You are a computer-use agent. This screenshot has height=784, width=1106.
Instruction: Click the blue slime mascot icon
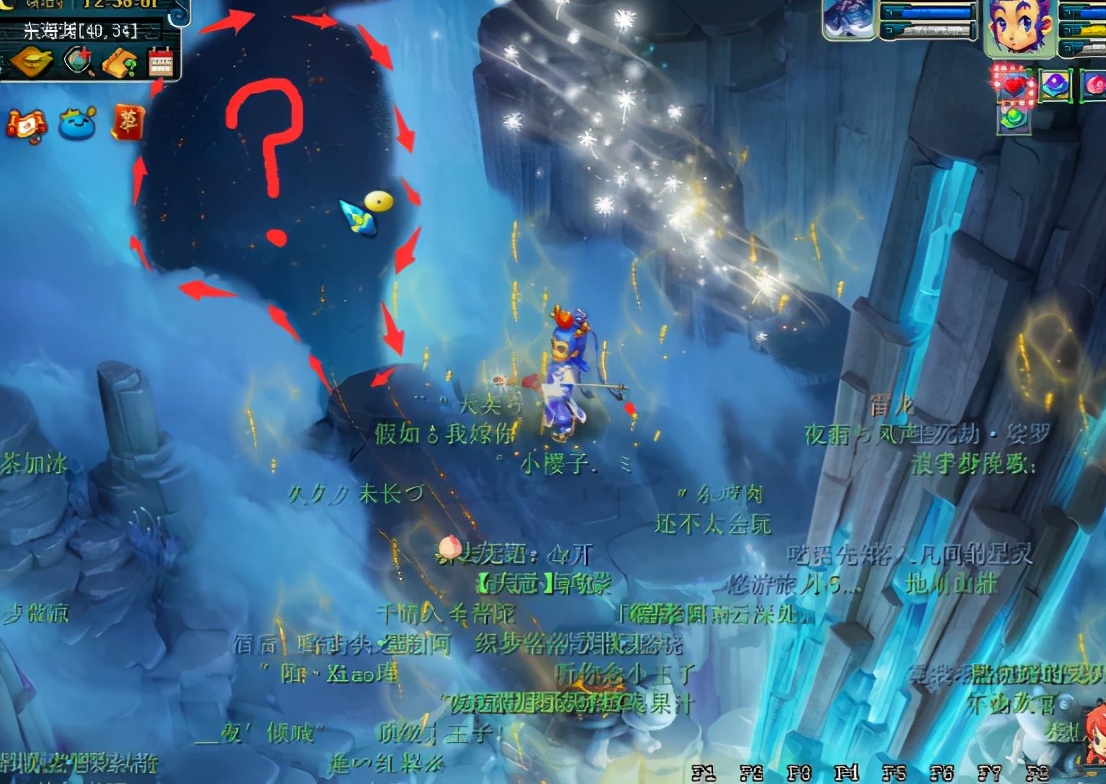(x=76, y=123)
